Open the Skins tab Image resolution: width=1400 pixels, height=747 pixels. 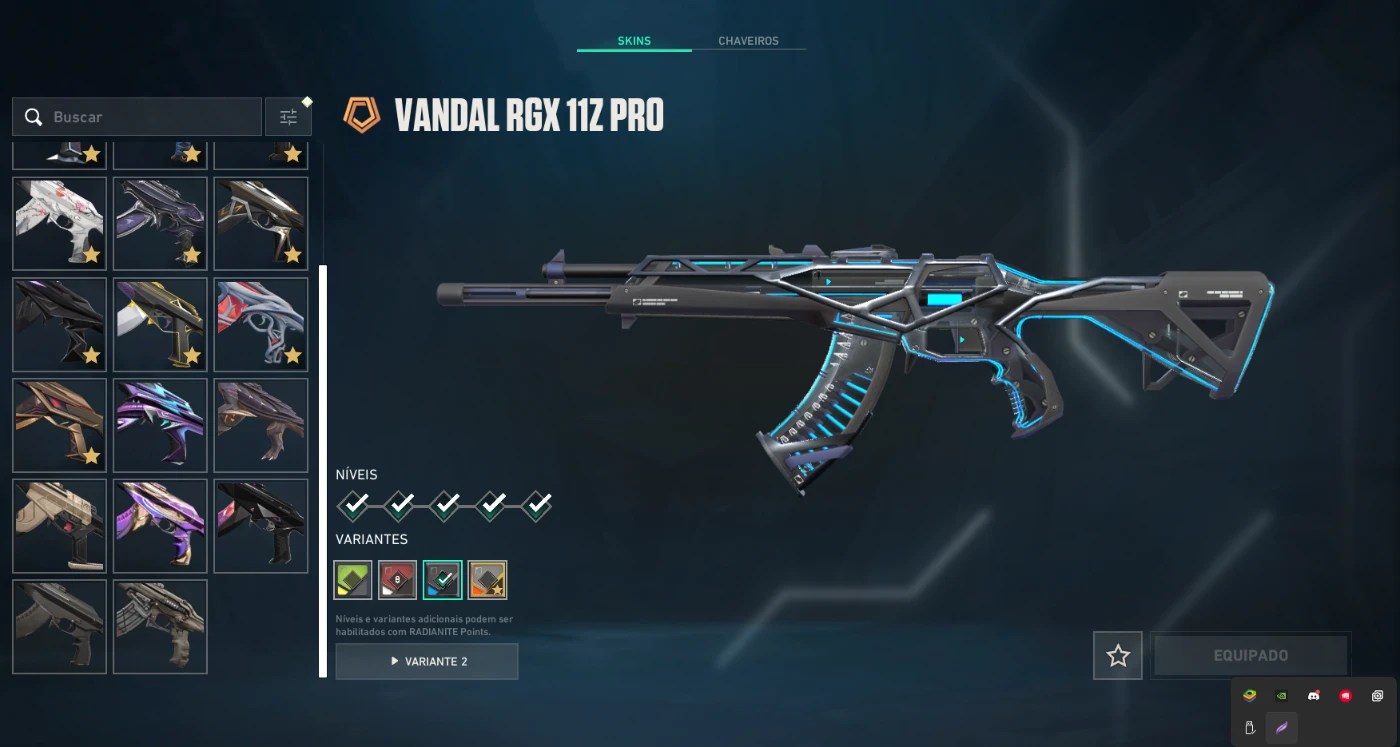click(x=634, y=41)
